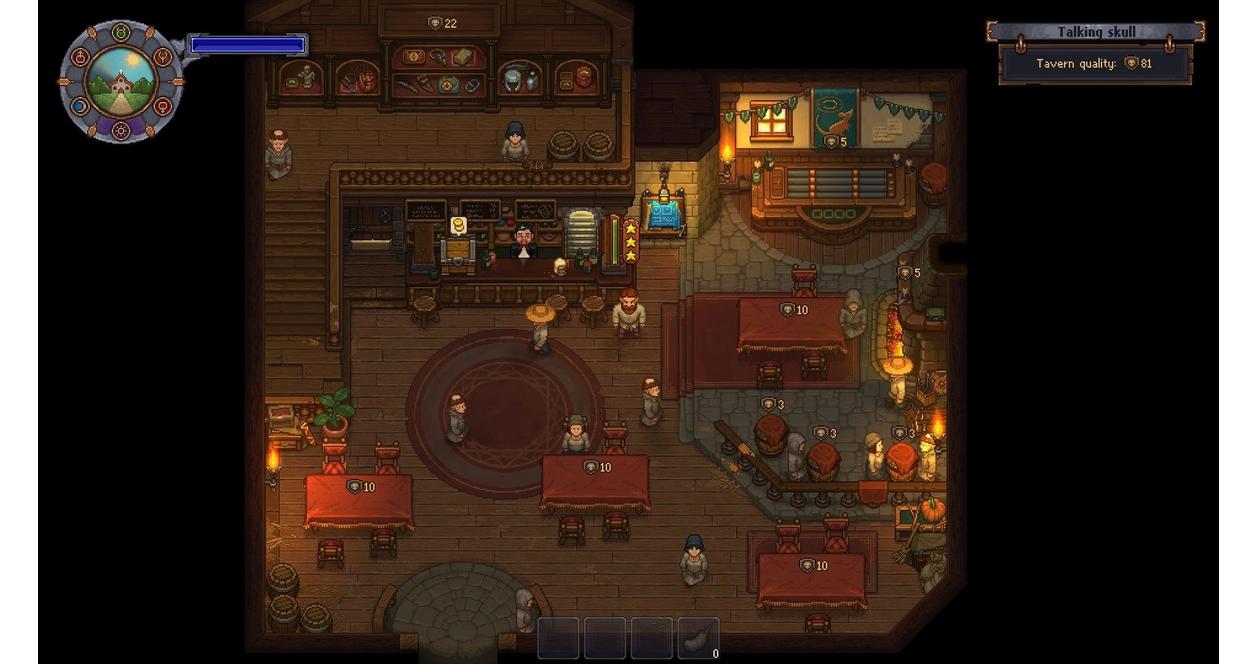Open the Talking skull panel header
Viewport: 1256px width, 664px height.
(x=1095, y=32)
